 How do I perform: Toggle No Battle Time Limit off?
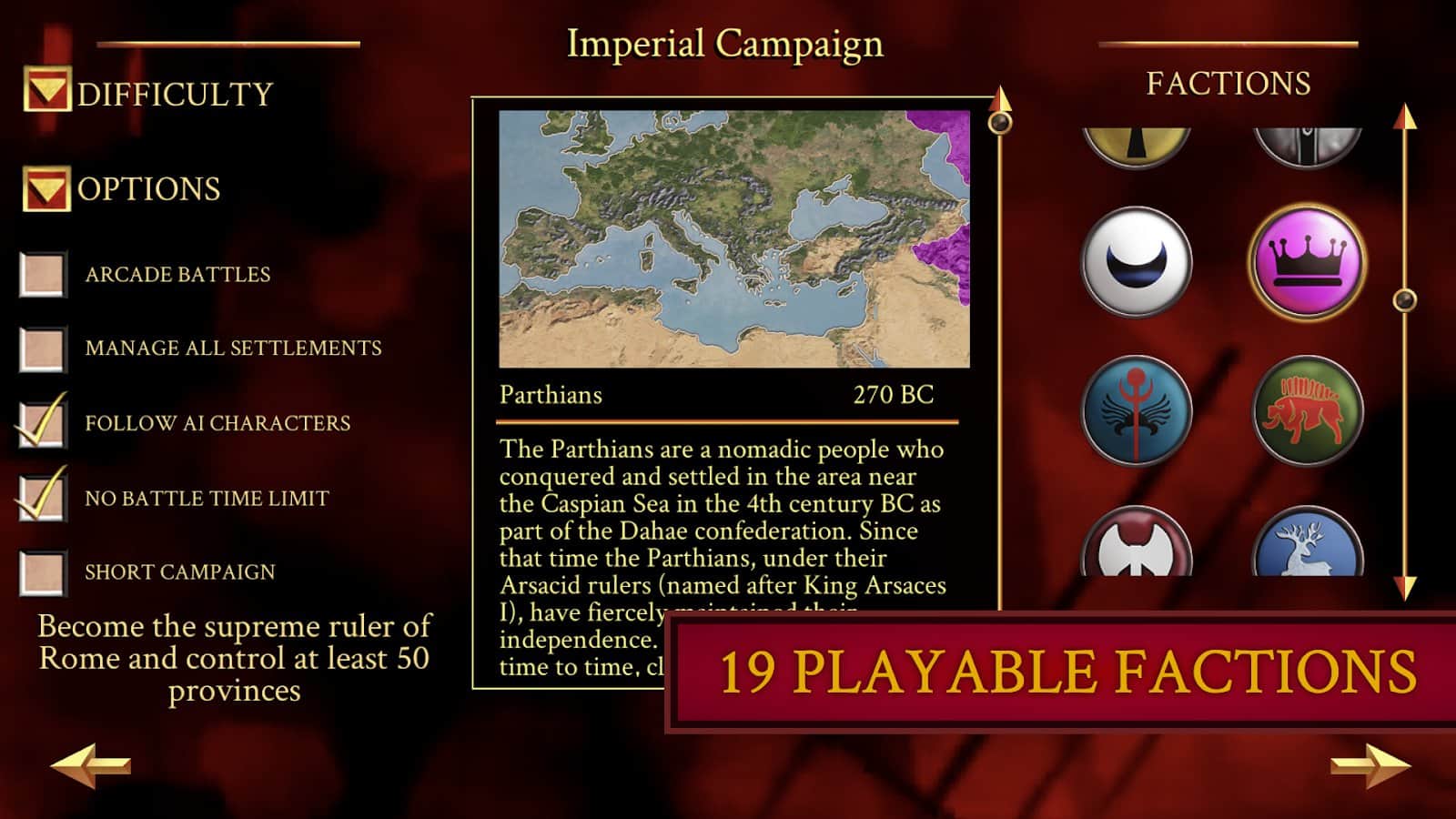pyautogui.click(x=43, y=498)
